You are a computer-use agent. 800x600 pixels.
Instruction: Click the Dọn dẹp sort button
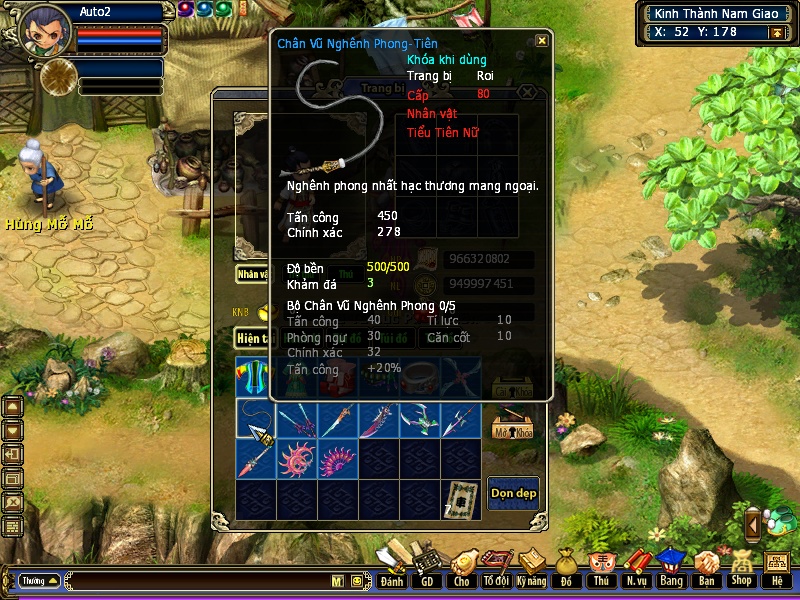coord(513,493)
